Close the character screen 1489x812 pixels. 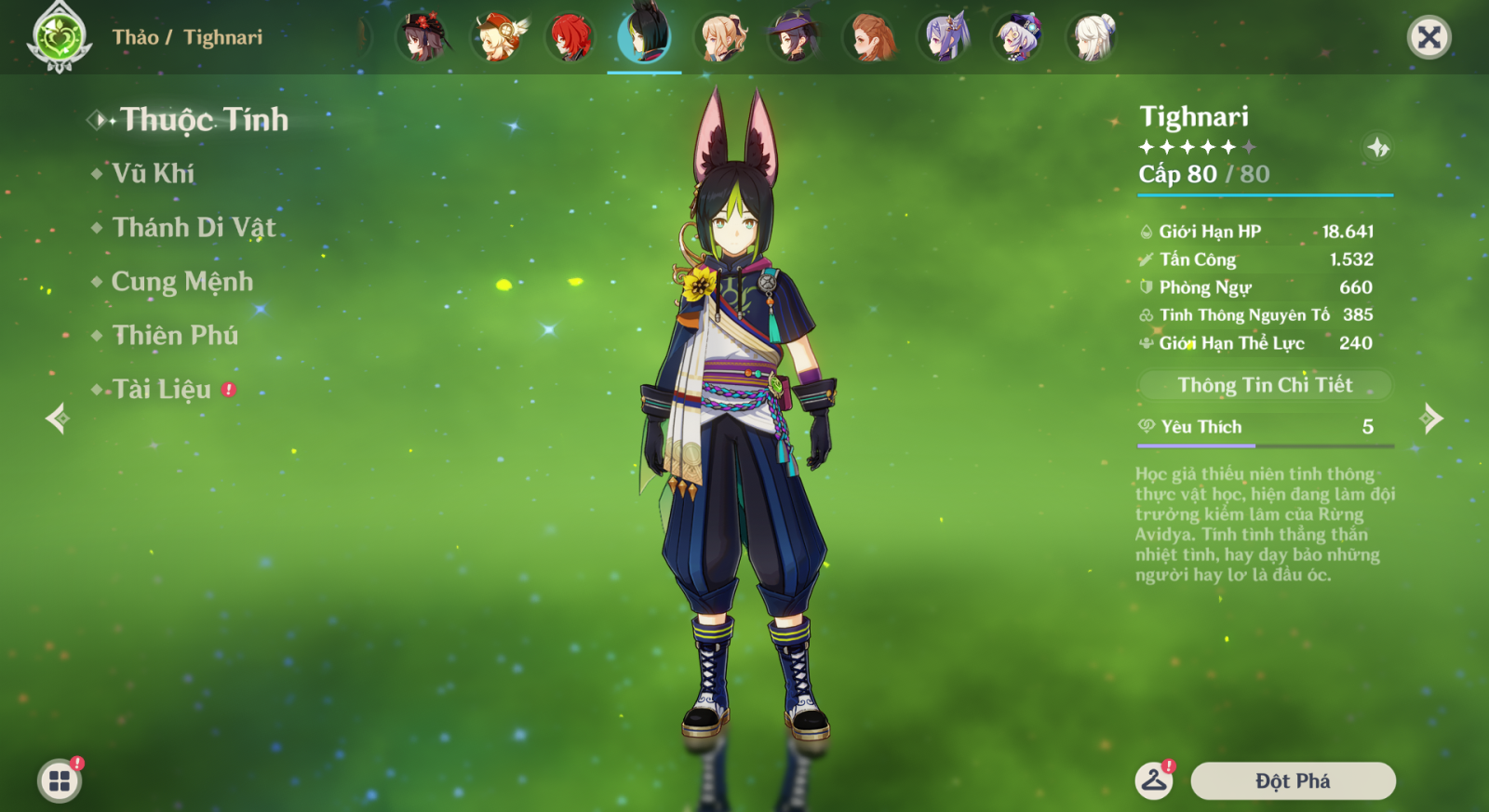[1429, 38]
